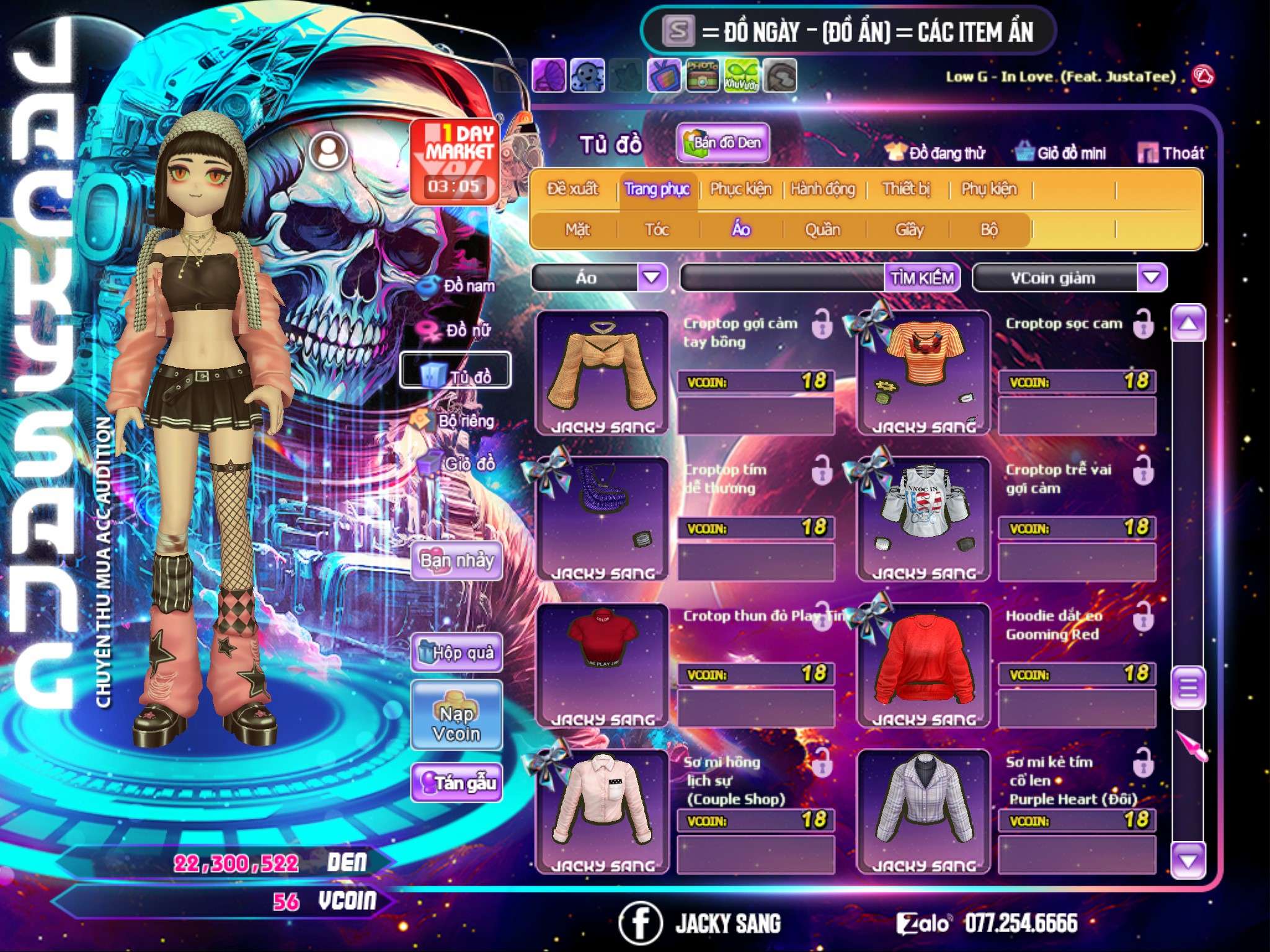This screenshot has width=1270, height=952.
Task: Open the Bạn nhảy dance partner button
Action: (x=457, y=561)
